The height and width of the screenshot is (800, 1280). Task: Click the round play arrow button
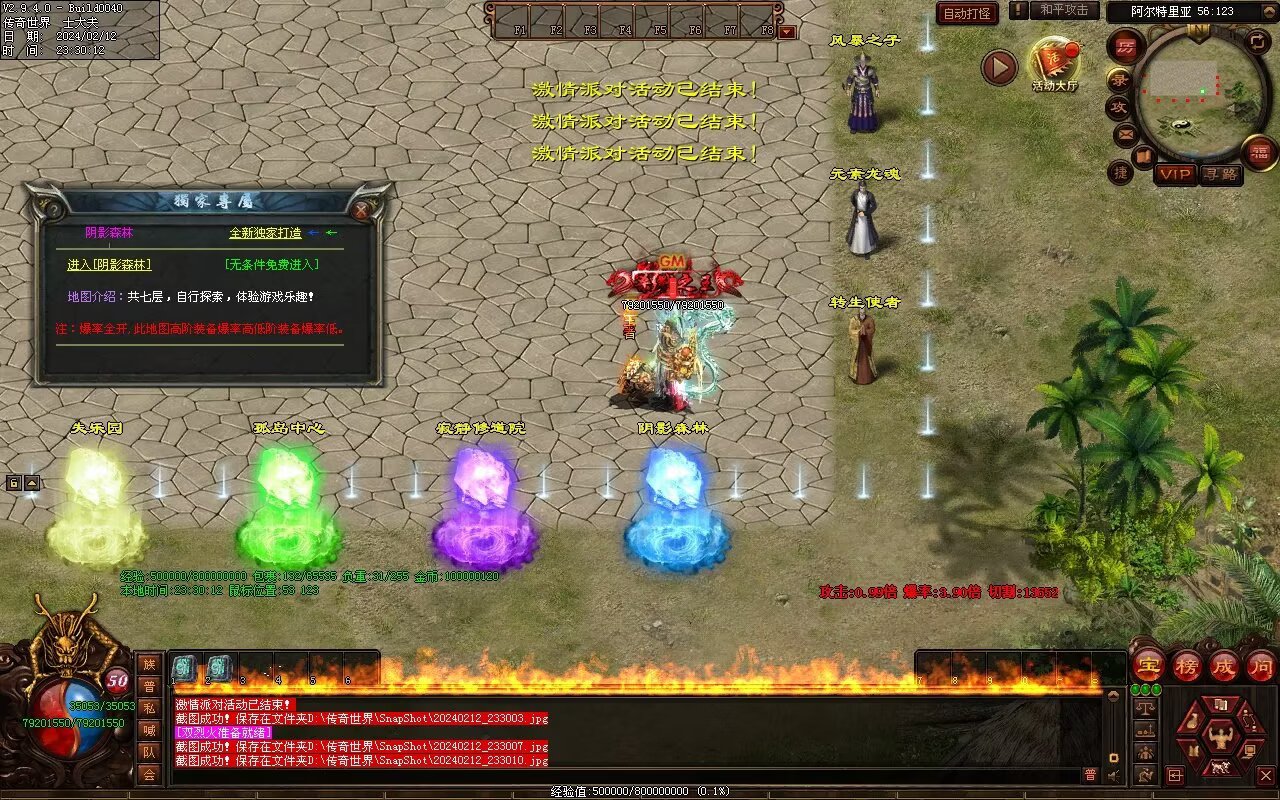[999, 67]
